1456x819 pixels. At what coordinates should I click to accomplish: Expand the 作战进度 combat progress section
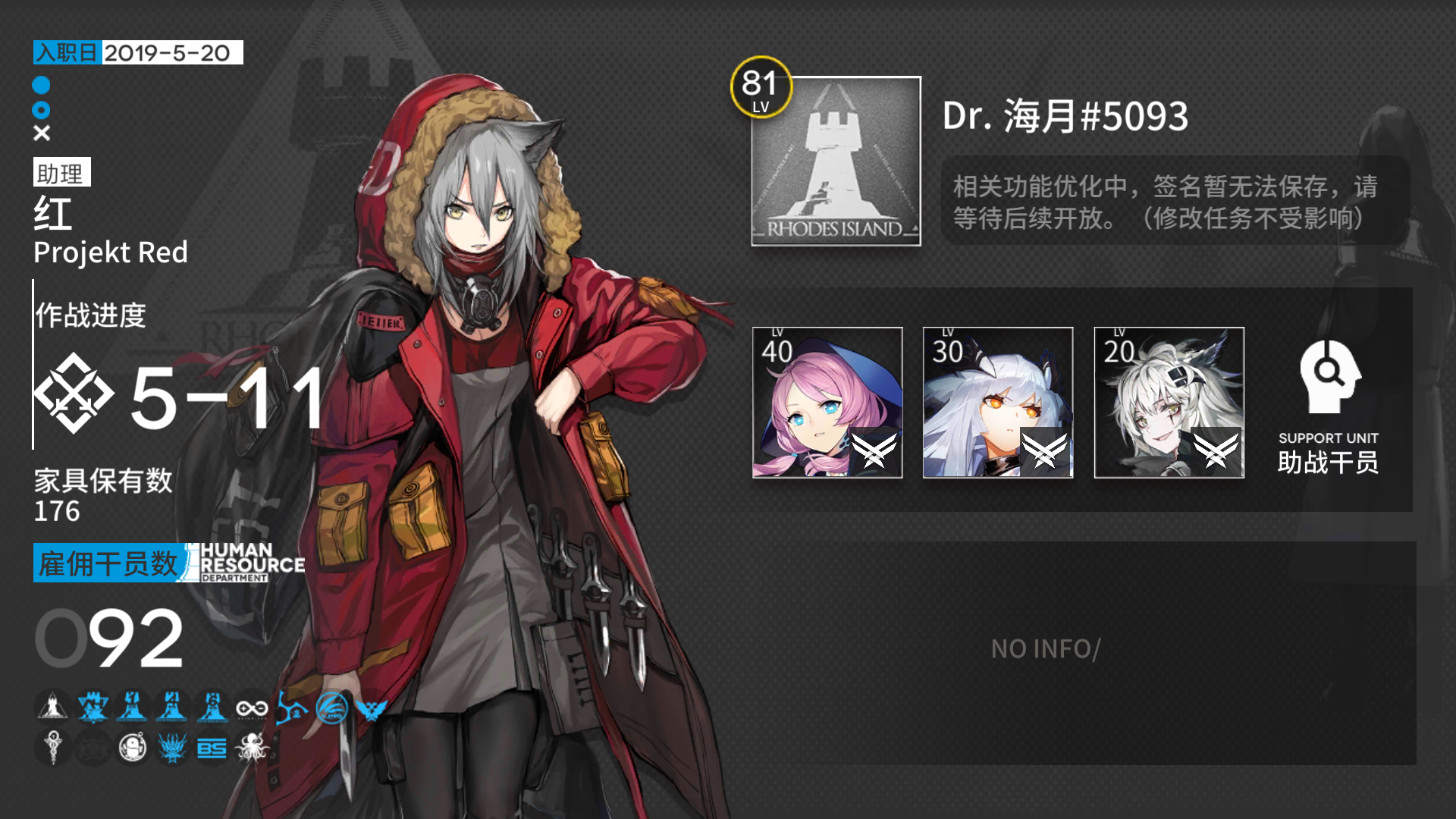tap(89, 316)
